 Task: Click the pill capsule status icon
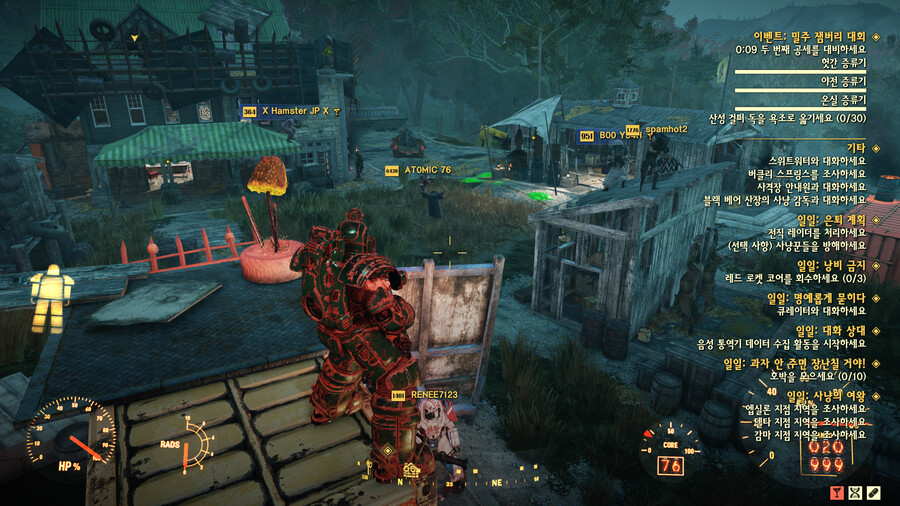pyautogui.click(x=874, y=492)
